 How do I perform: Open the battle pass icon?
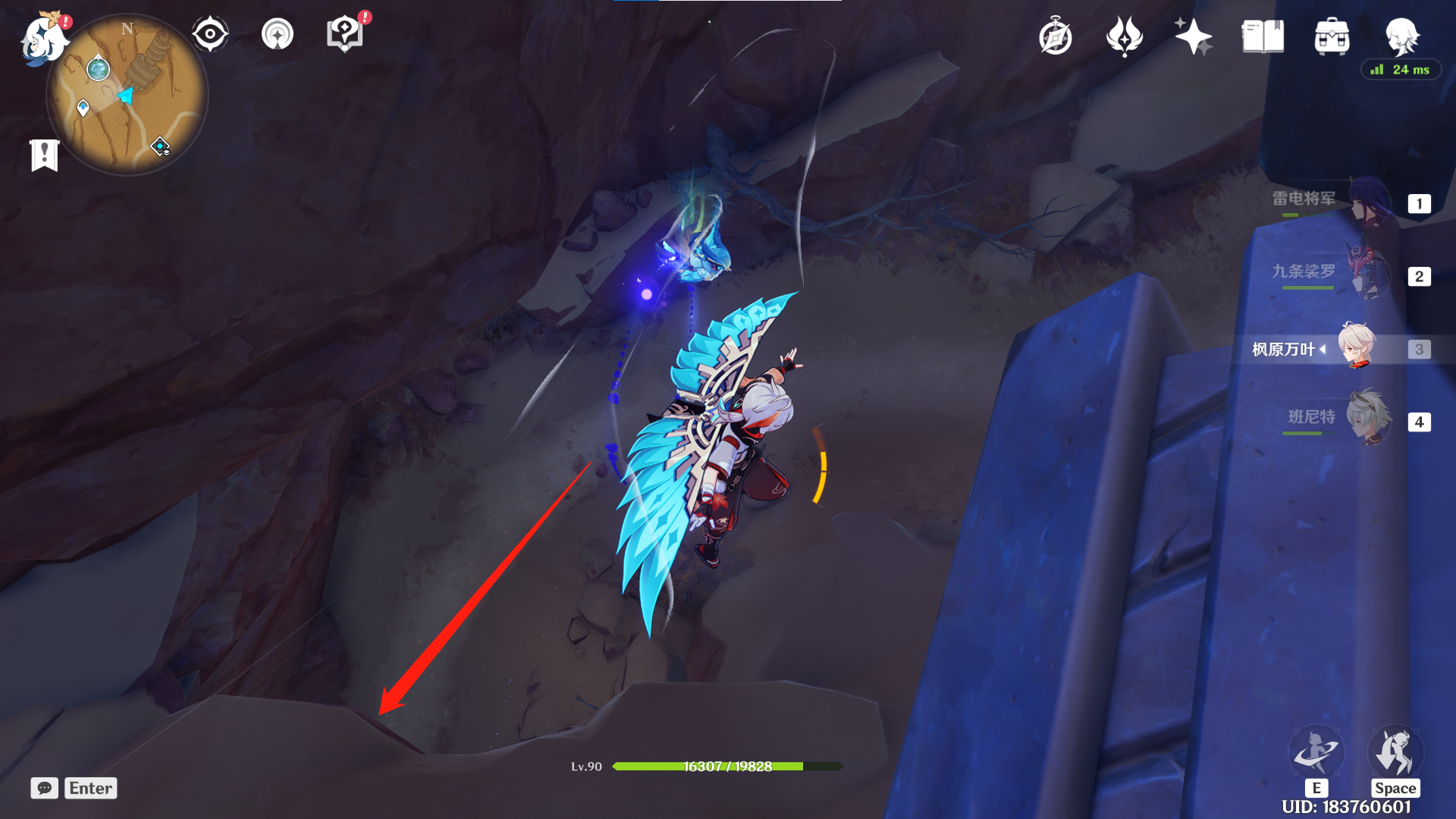click(x=1124, y=36)
